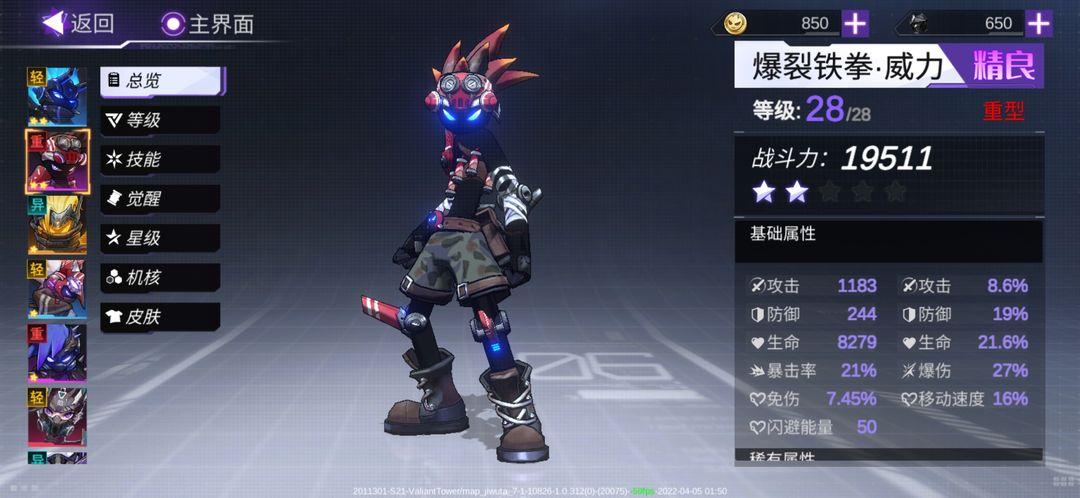This screenshot has height=498, width=1080.
Task: Select the blue light-type mech portrait at the top
Action: pos(57,95)
